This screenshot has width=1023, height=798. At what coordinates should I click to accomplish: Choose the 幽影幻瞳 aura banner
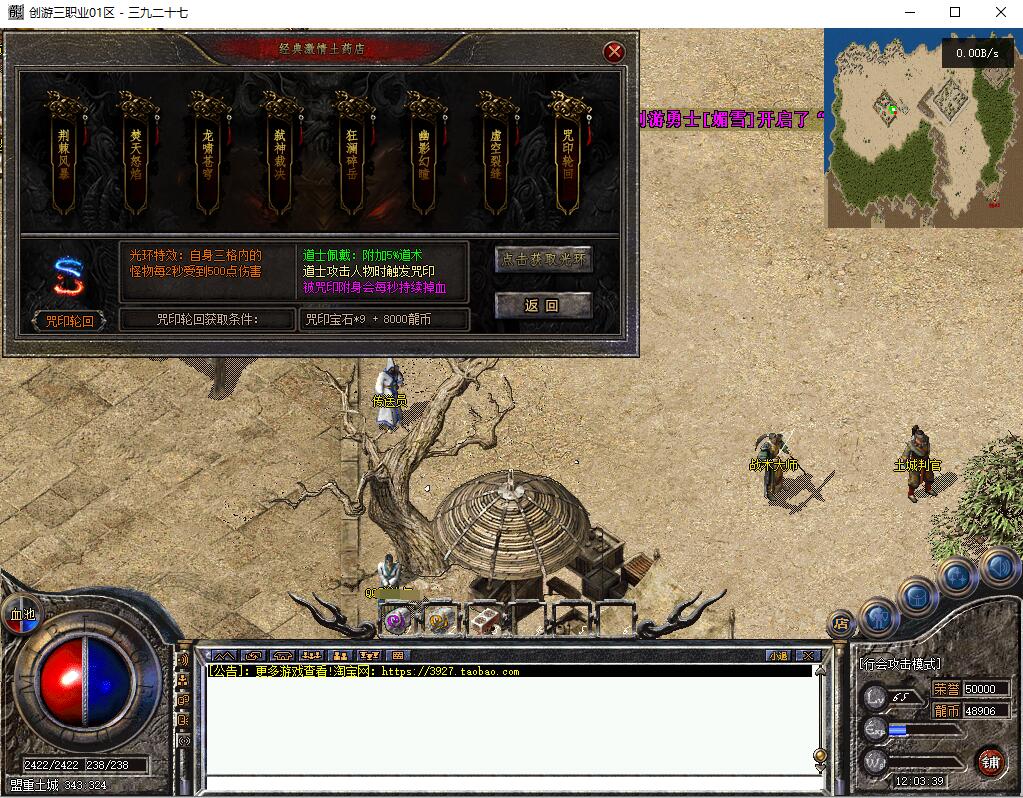tap(424, 155)
